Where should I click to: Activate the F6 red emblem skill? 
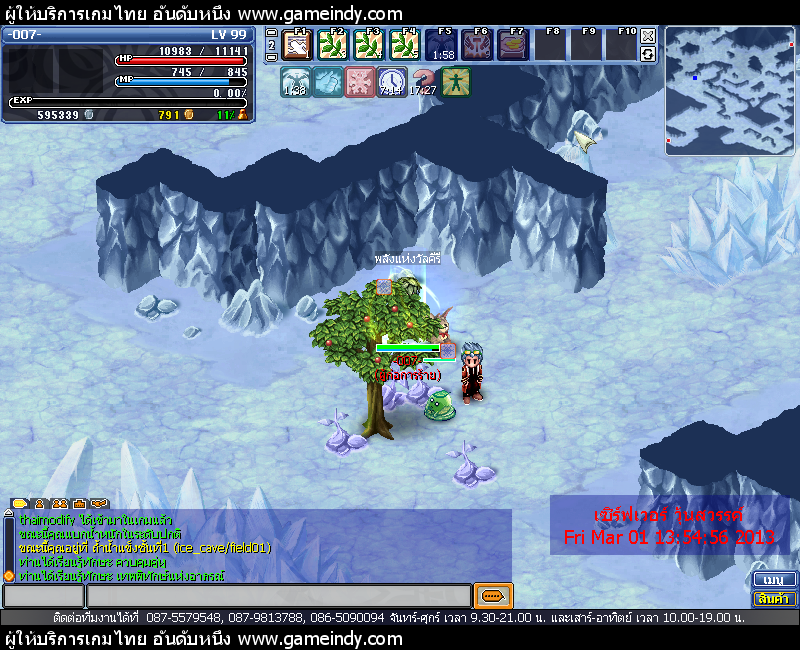point(477,45)
